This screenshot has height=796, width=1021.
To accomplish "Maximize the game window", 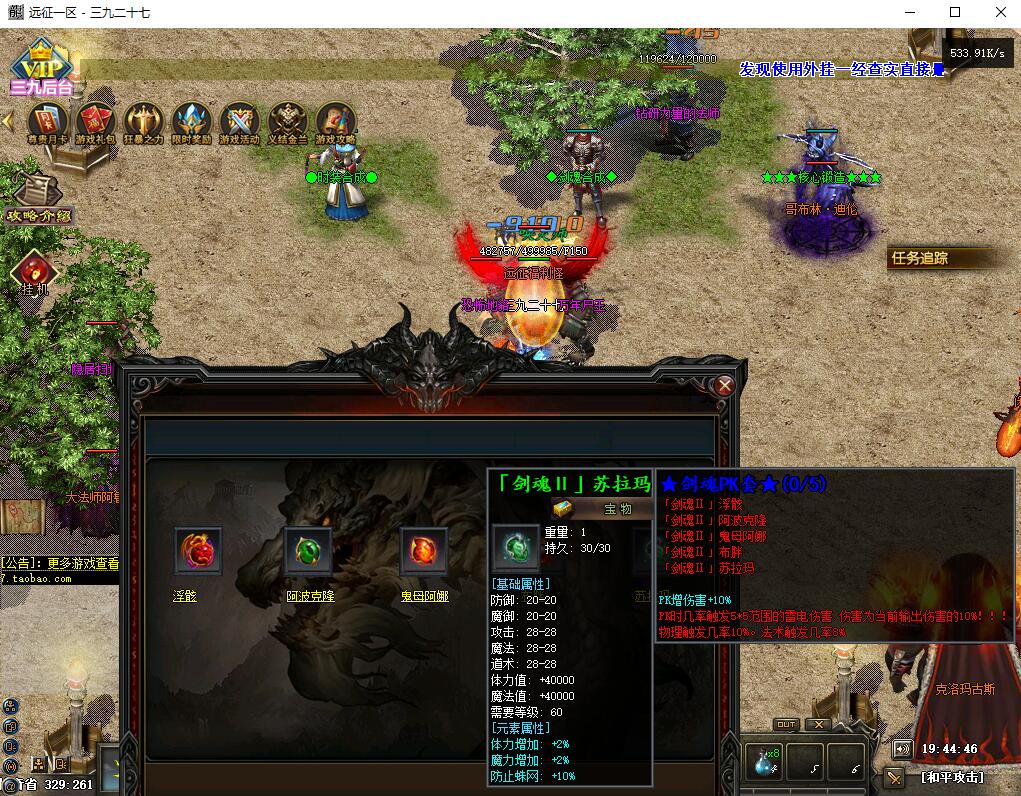I will 955,12.
